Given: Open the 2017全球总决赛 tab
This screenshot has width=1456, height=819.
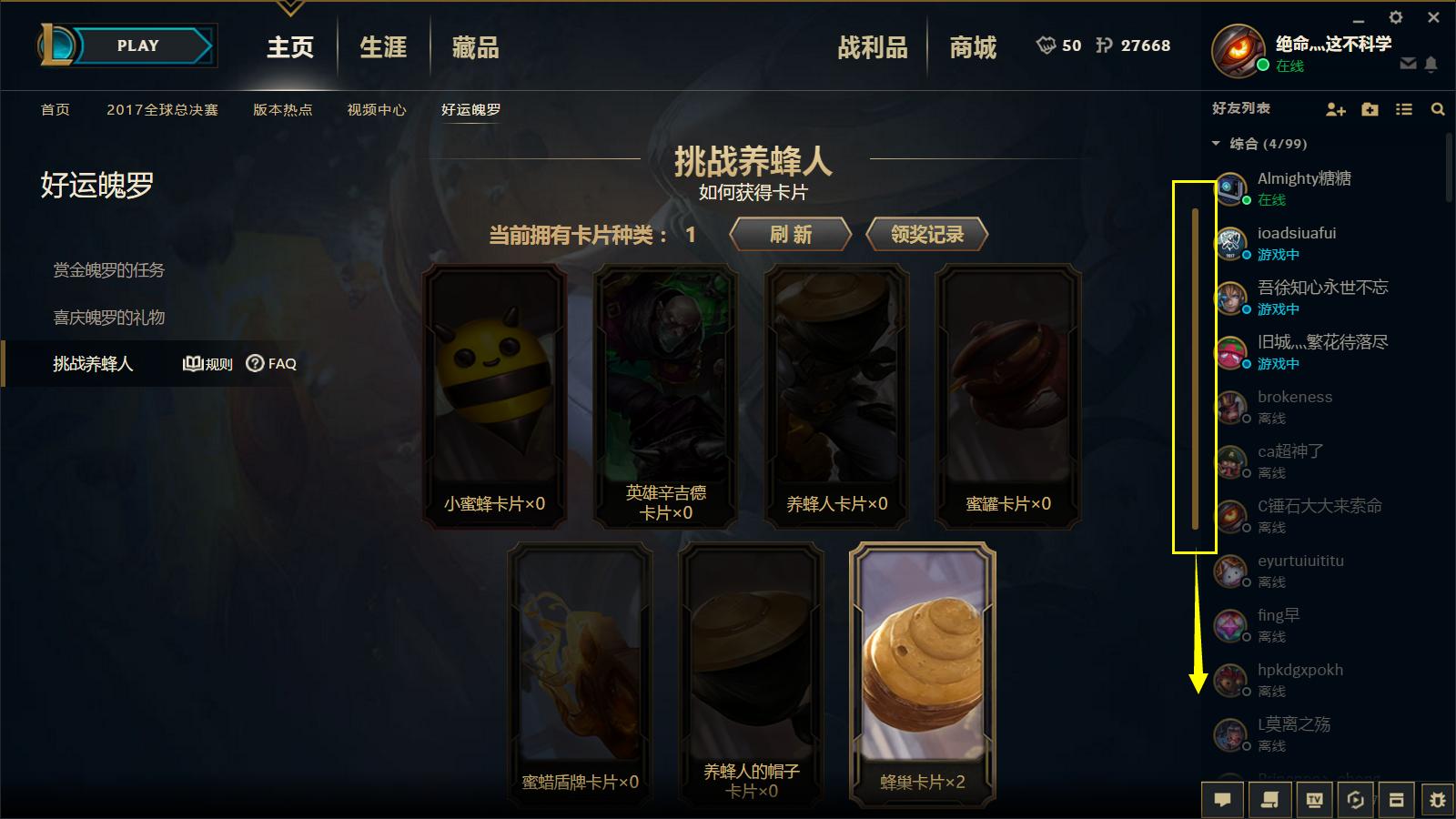Looking at the screenshot, I should pos(166,109).
